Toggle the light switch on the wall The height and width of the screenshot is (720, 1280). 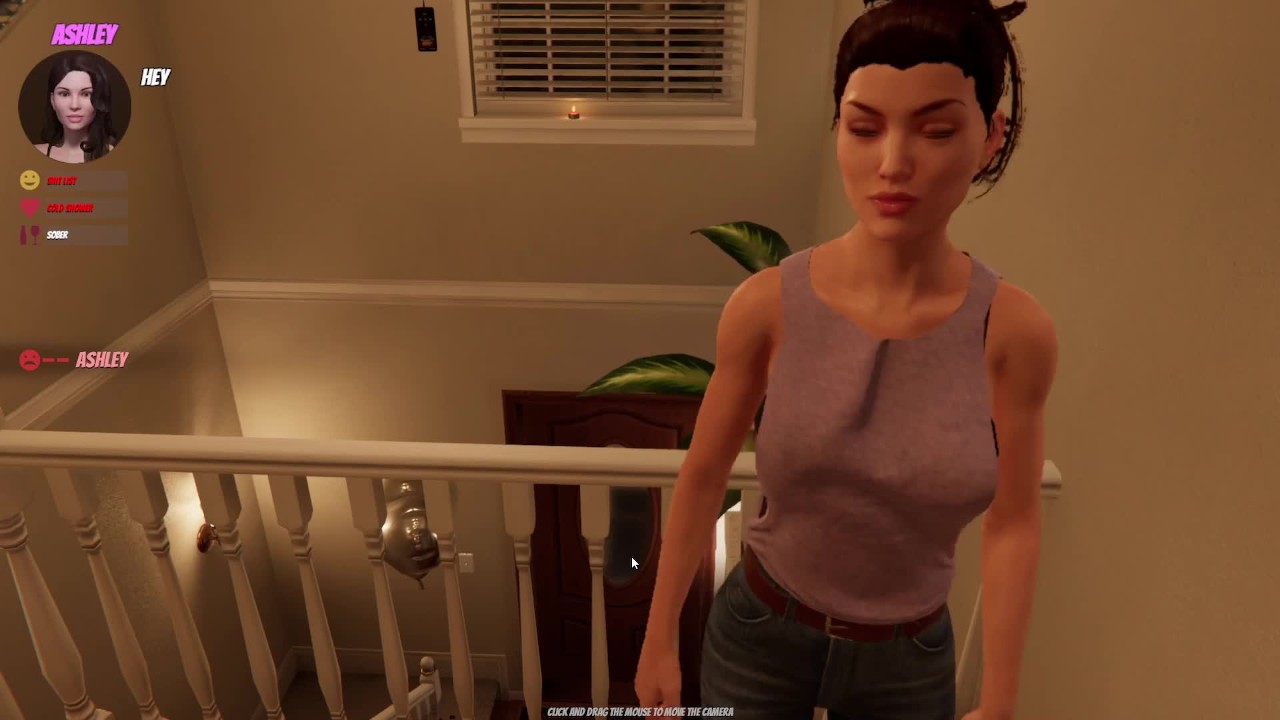[466, 563]
